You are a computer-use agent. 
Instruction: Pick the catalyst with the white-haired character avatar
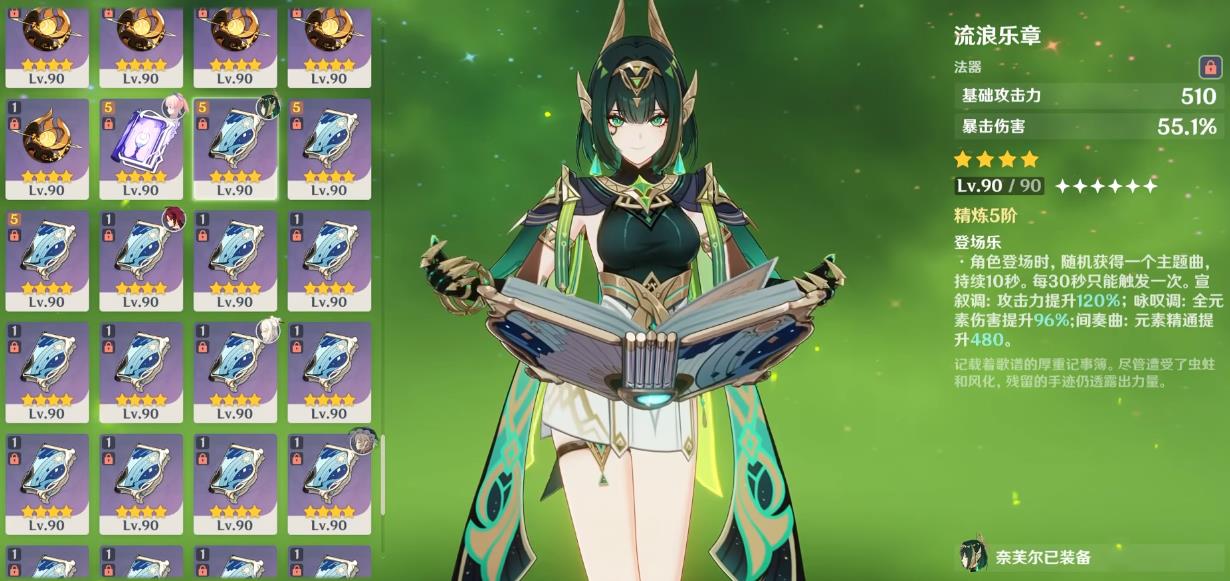click(x=235, y=372)
